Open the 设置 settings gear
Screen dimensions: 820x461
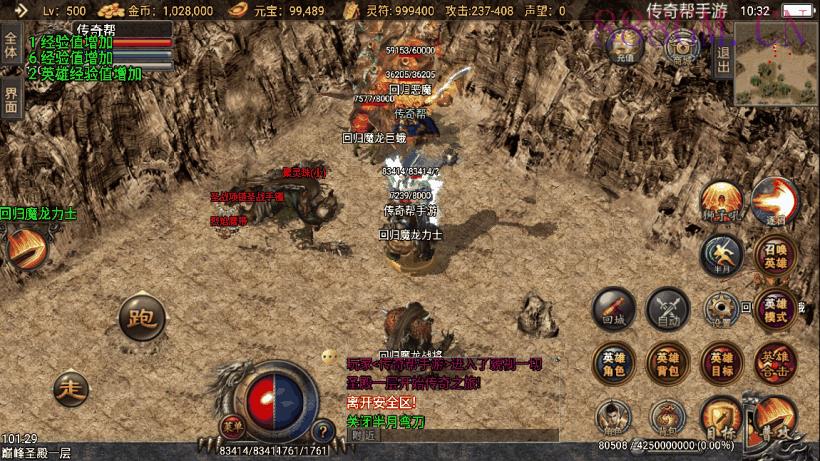tap(721, 310)
